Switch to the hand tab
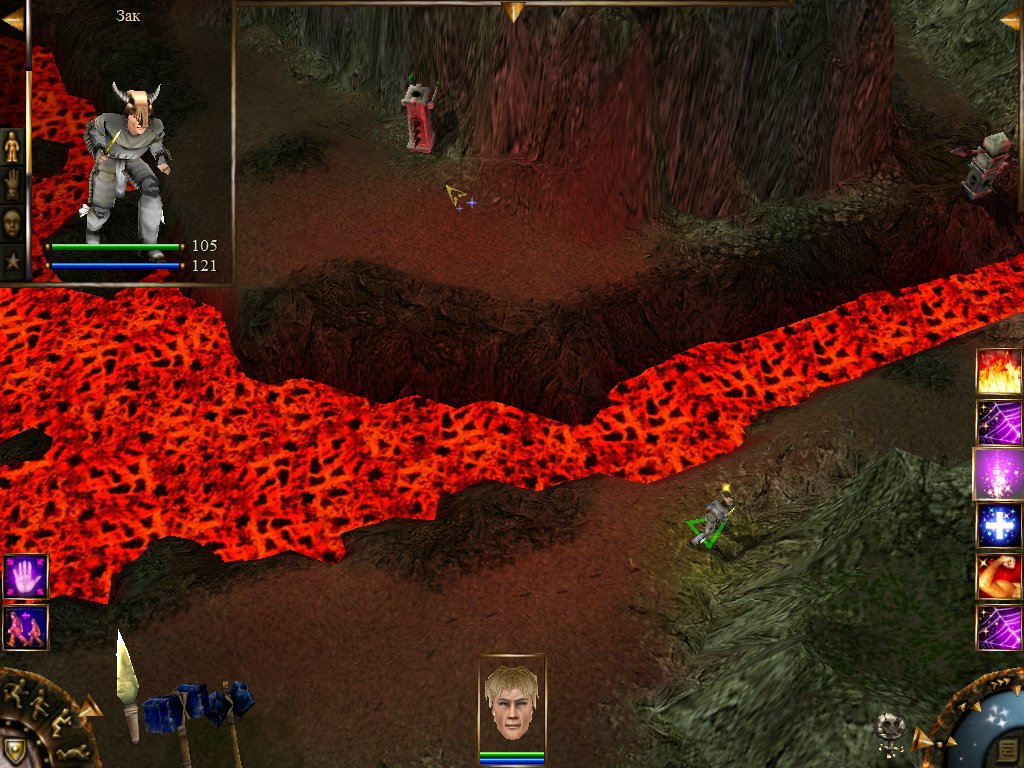Image resolution: width=1024 pixels, height=768 pixels. coord(12,185)
